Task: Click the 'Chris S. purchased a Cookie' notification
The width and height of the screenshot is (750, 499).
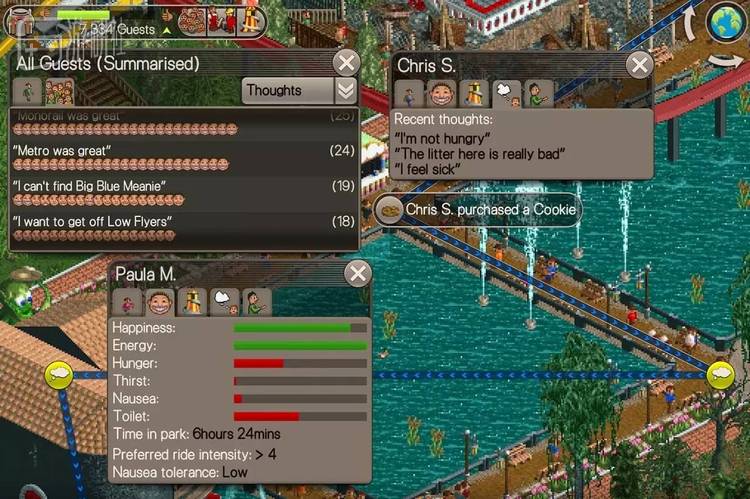Action: click(478, 210)
